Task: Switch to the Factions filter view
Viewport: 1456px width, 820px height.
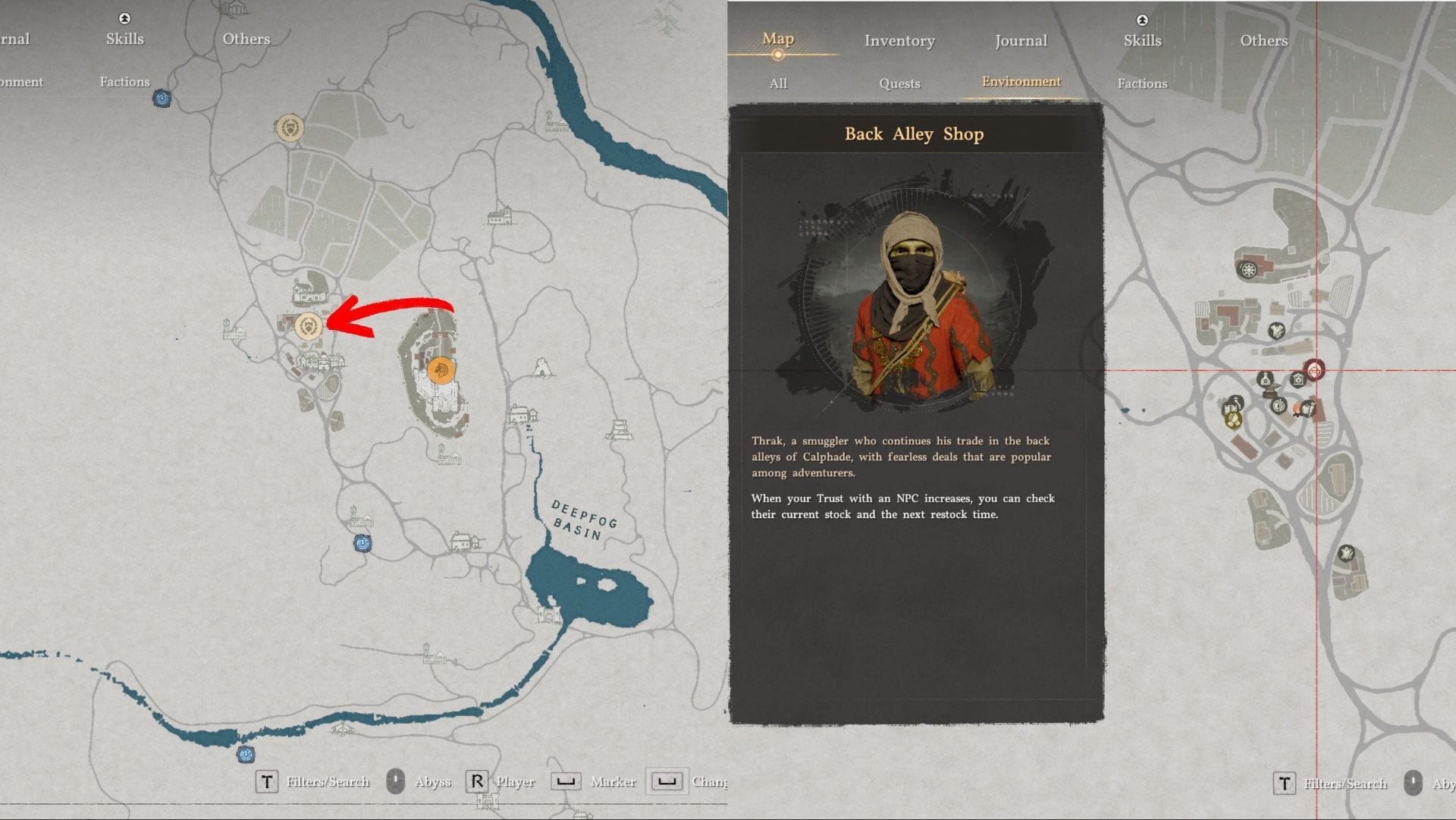Action: tap(1141, 83)
